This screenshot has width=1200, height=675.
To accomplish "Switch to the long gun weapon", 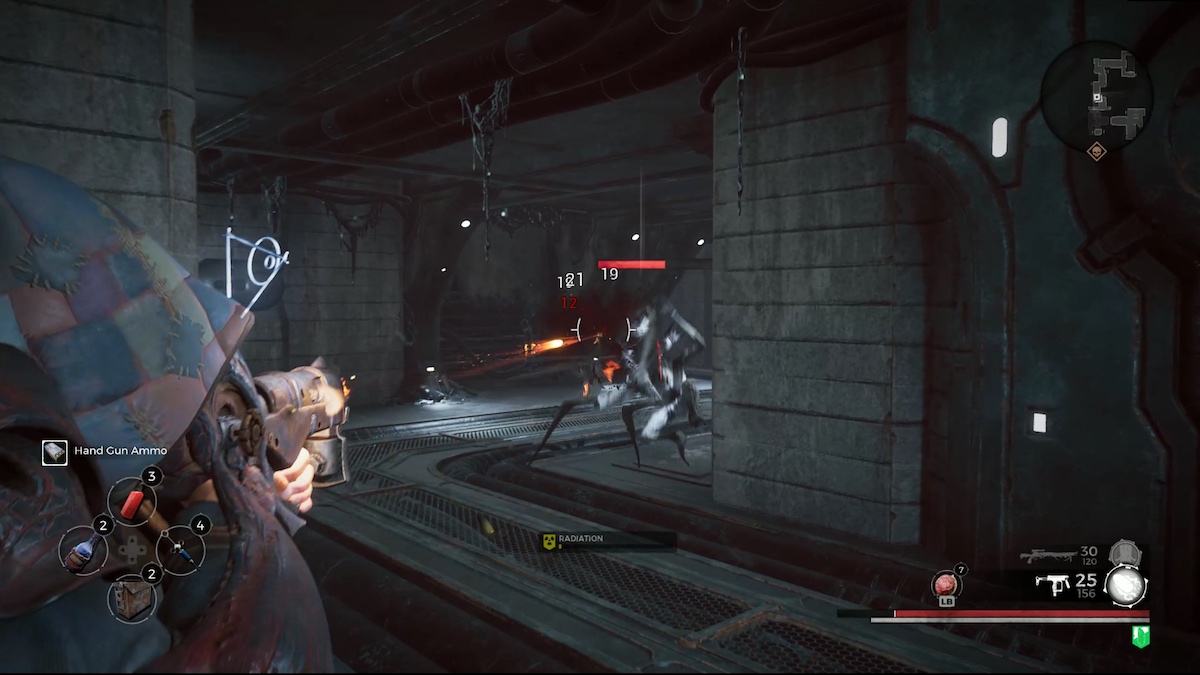I will click(1046, 556).
